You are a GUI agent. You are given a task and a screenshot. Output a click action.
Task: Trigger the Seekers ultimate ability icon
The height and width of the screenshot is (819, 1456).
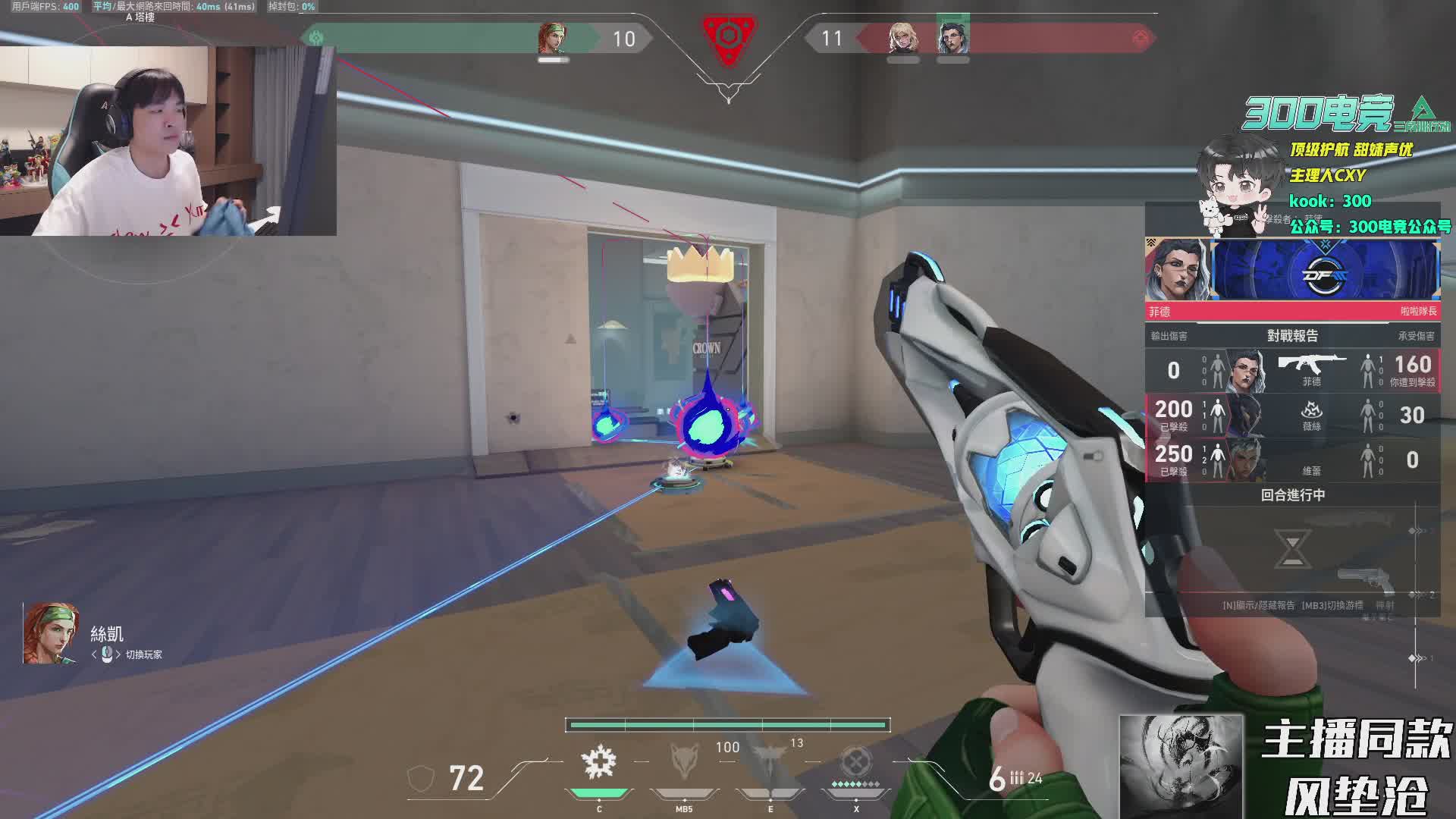pyautogui.click(x=856, y=761)
